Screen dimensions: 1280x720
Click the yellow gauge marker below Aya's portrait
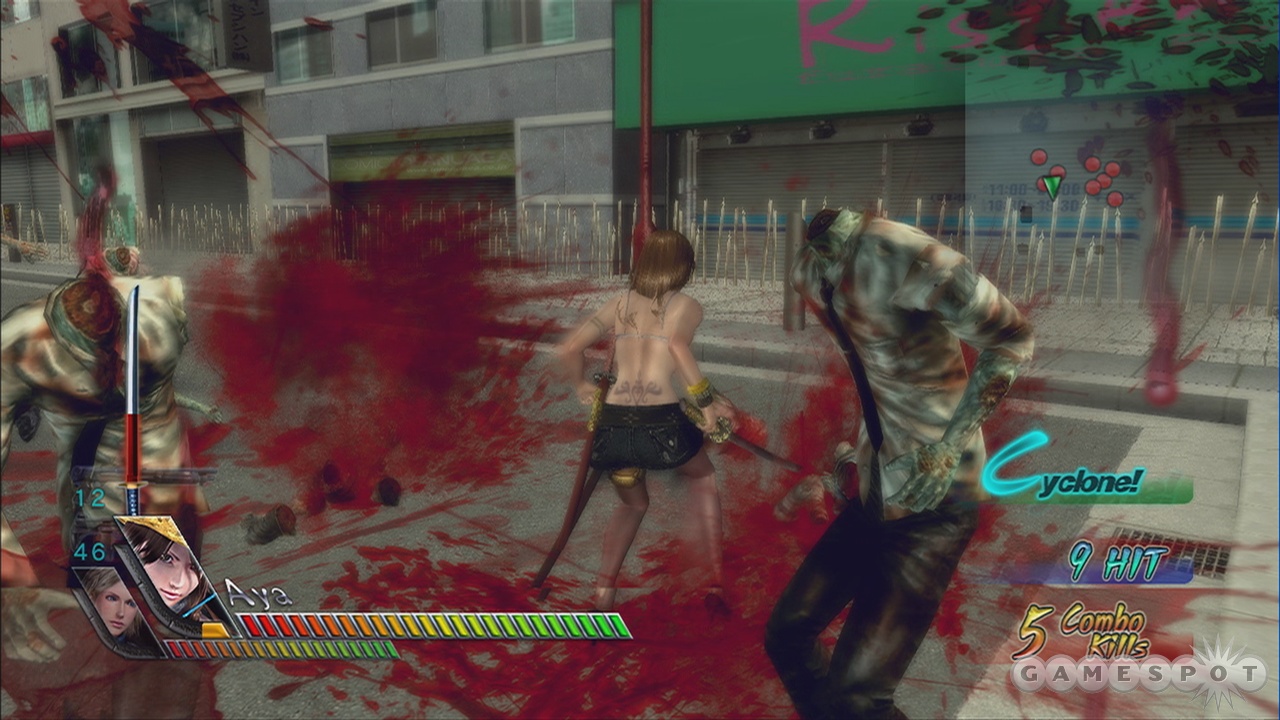213,630
